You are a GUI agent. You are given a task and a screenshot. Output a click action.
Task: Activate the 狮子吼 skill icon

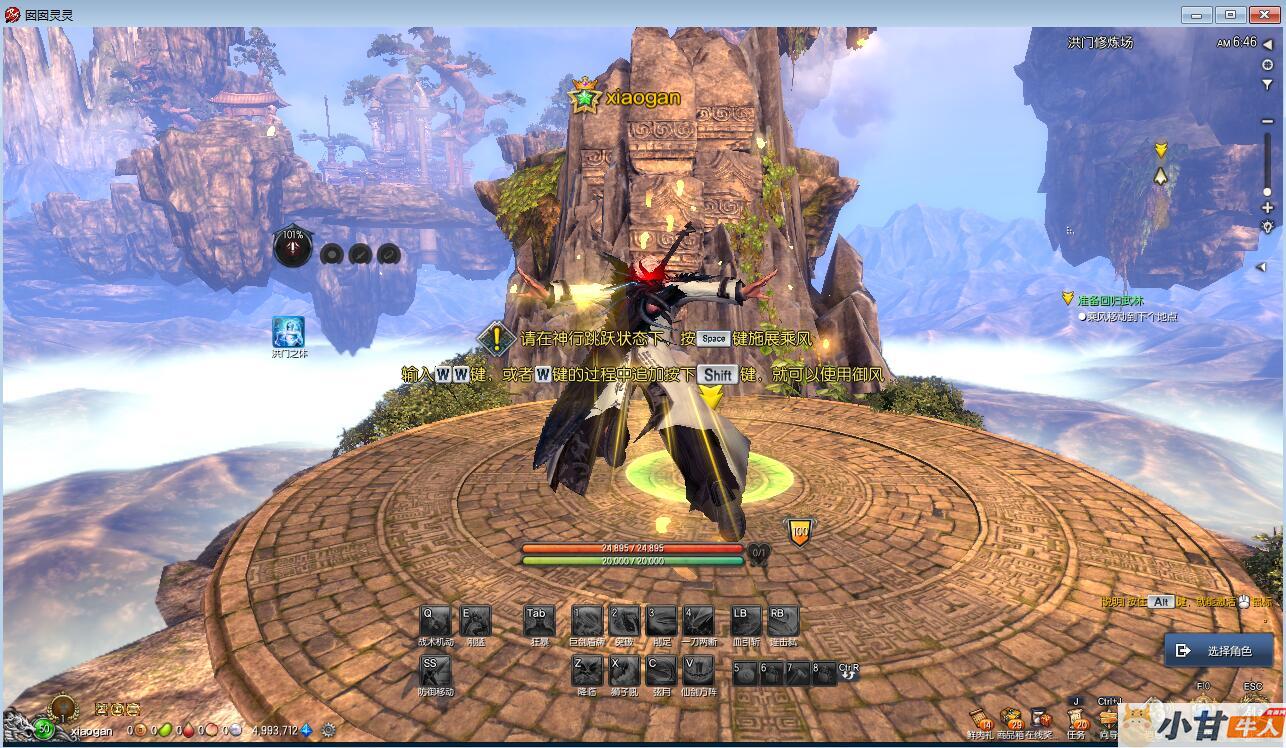tap(625, 670)
